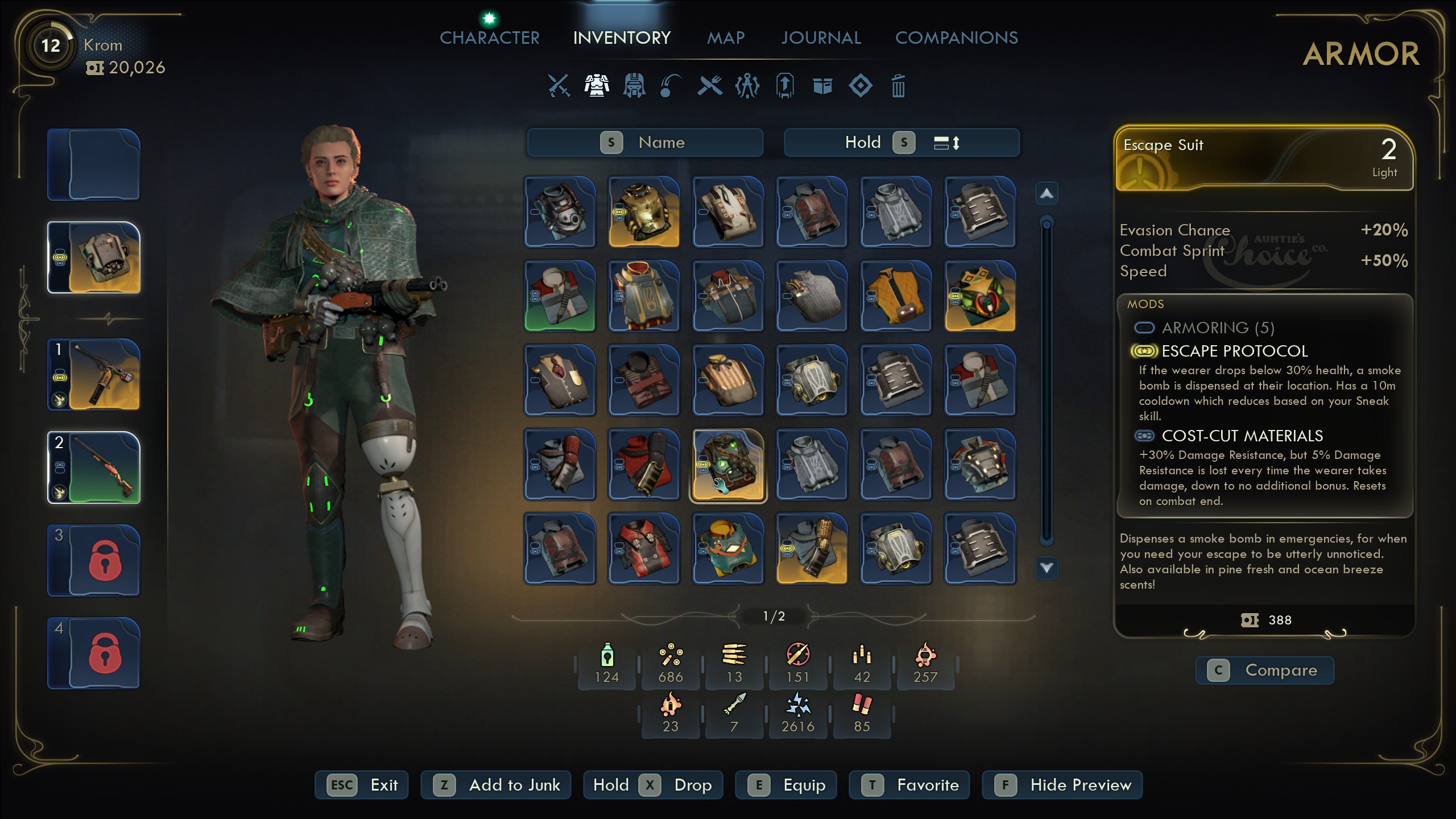Click Equip at the bottom bar
Image resolution: width=1456 pixels, height=819 pixels.
(787, 785)
